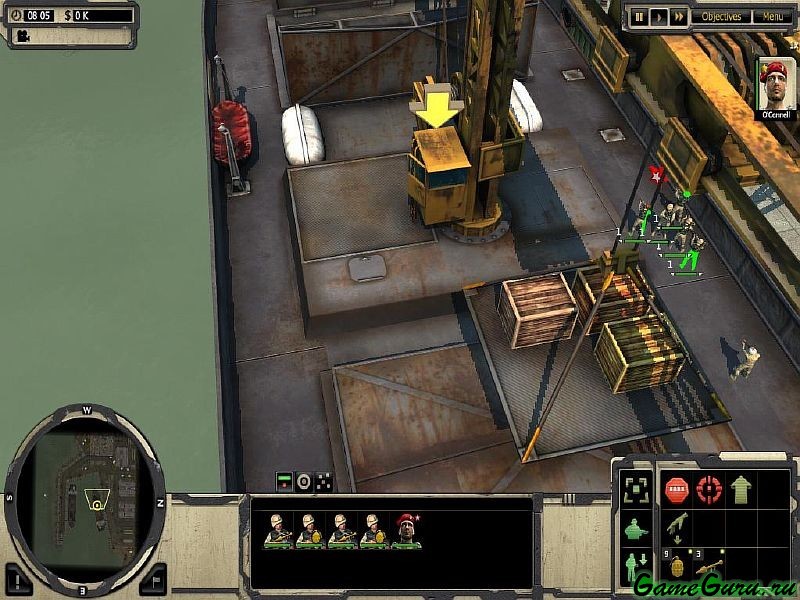
Task: Open the Objectives panel
Action: (x=721, y=16)
